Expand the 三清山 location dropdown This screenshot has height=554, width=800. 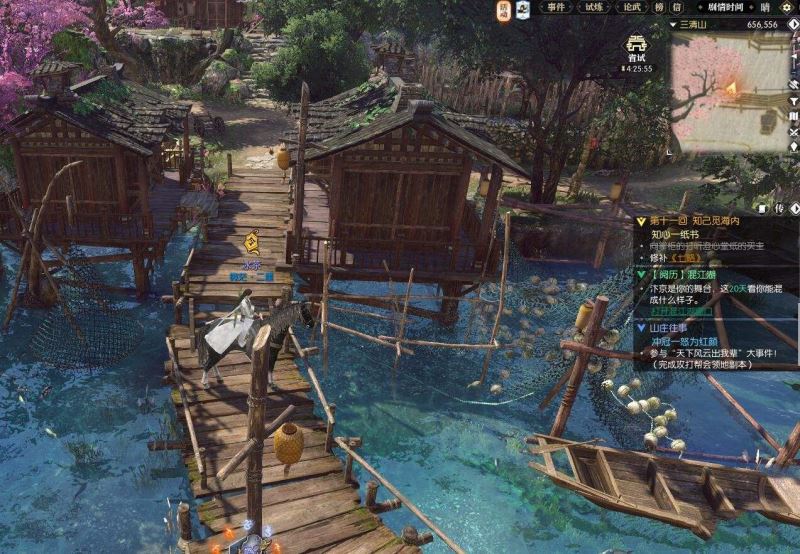pyautogui.click(x=674, y=24)
